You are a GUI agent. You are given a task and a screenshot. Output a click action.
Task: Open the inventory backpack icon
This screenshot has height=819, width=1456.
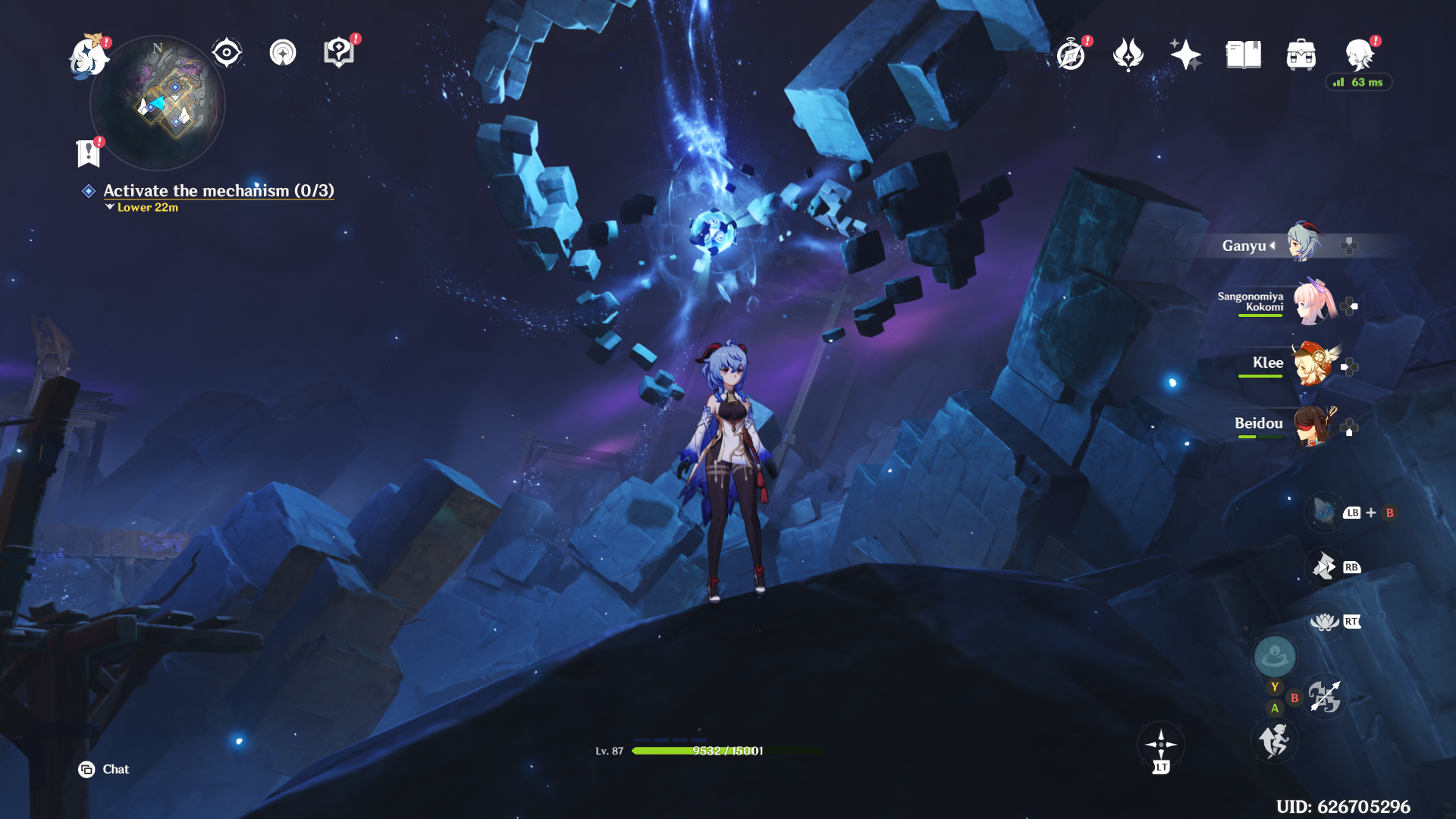(x=1301, y=55)
